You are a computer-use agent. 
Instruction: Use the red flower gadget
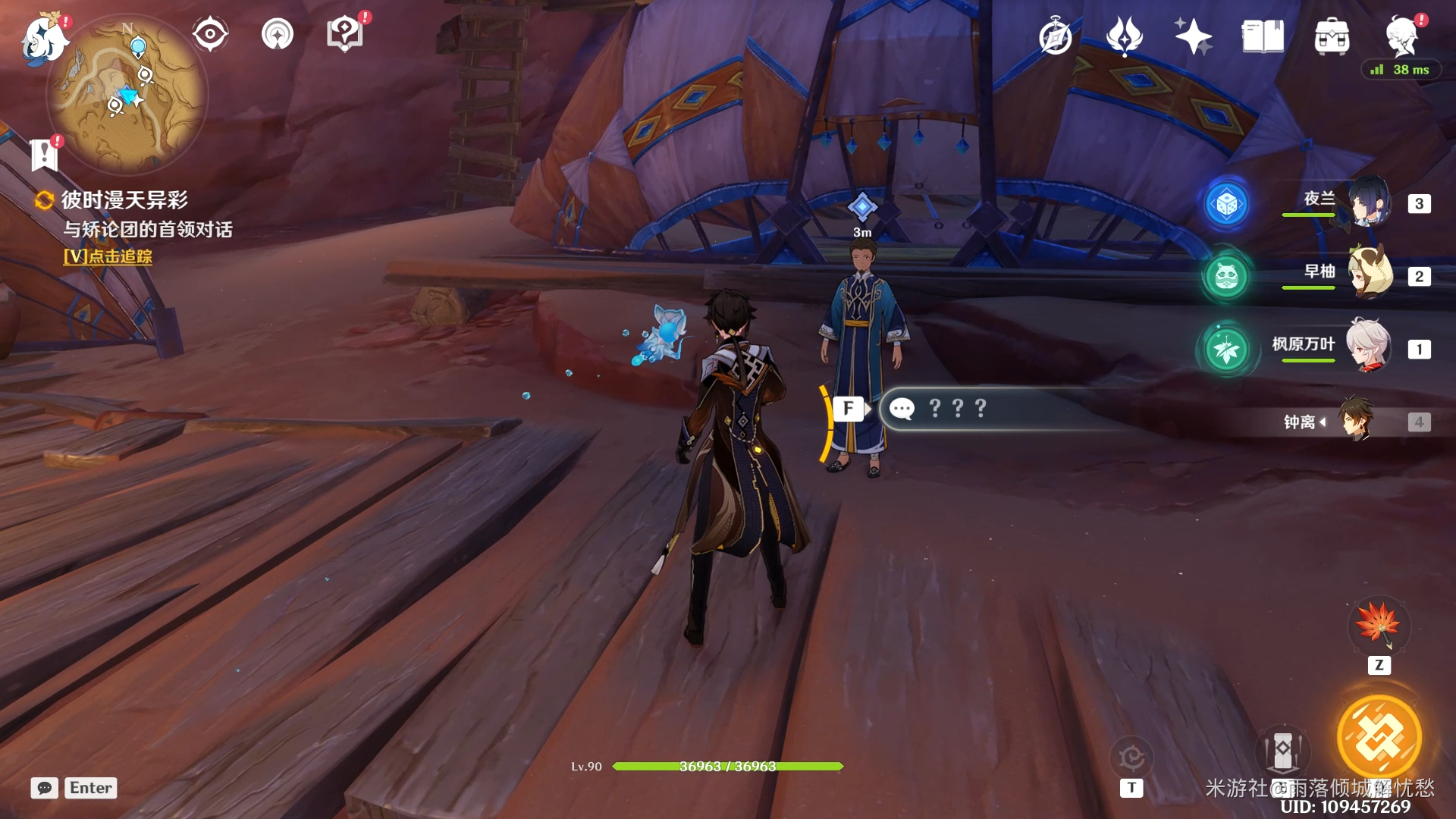coord(1379,625)
